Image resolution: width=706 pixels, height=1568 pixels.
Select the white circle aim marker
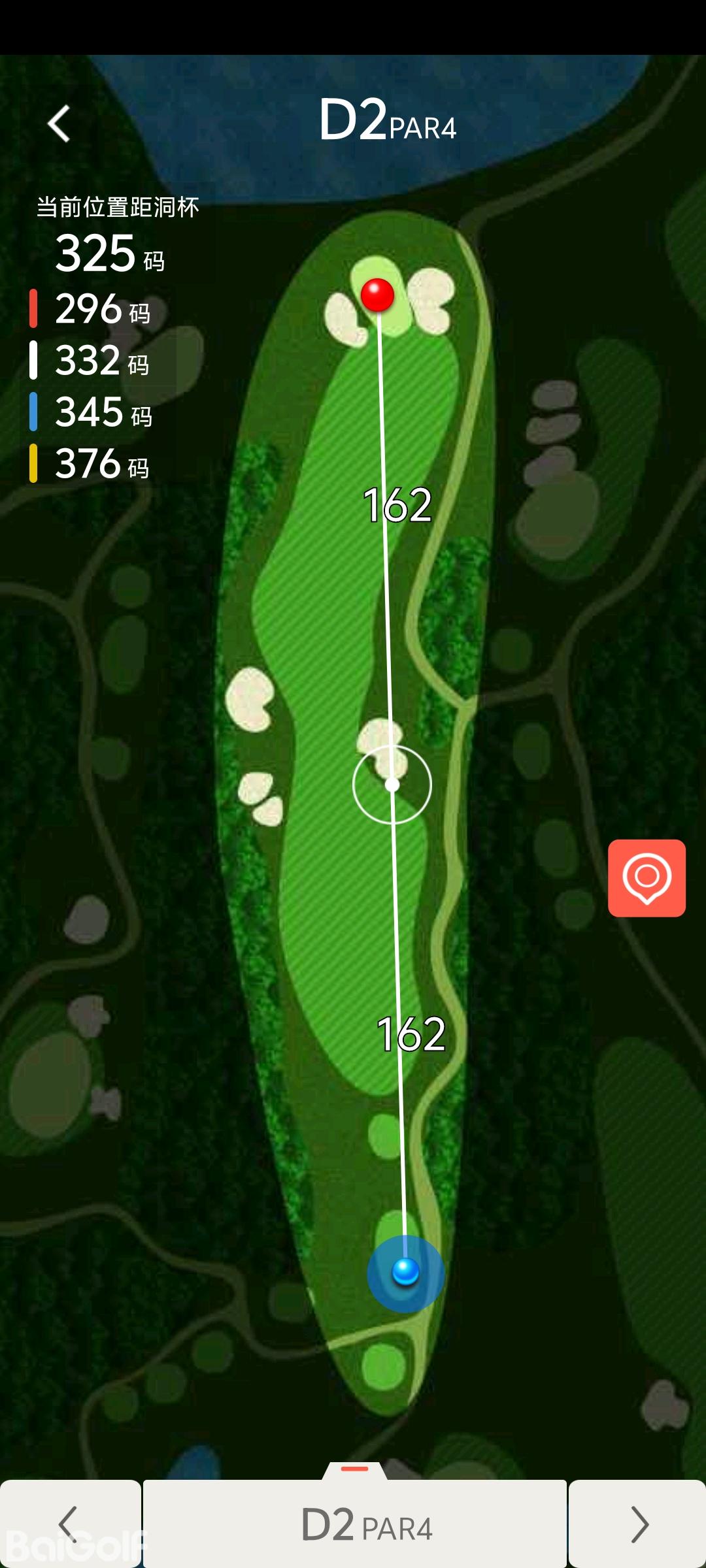pos(392,784)
